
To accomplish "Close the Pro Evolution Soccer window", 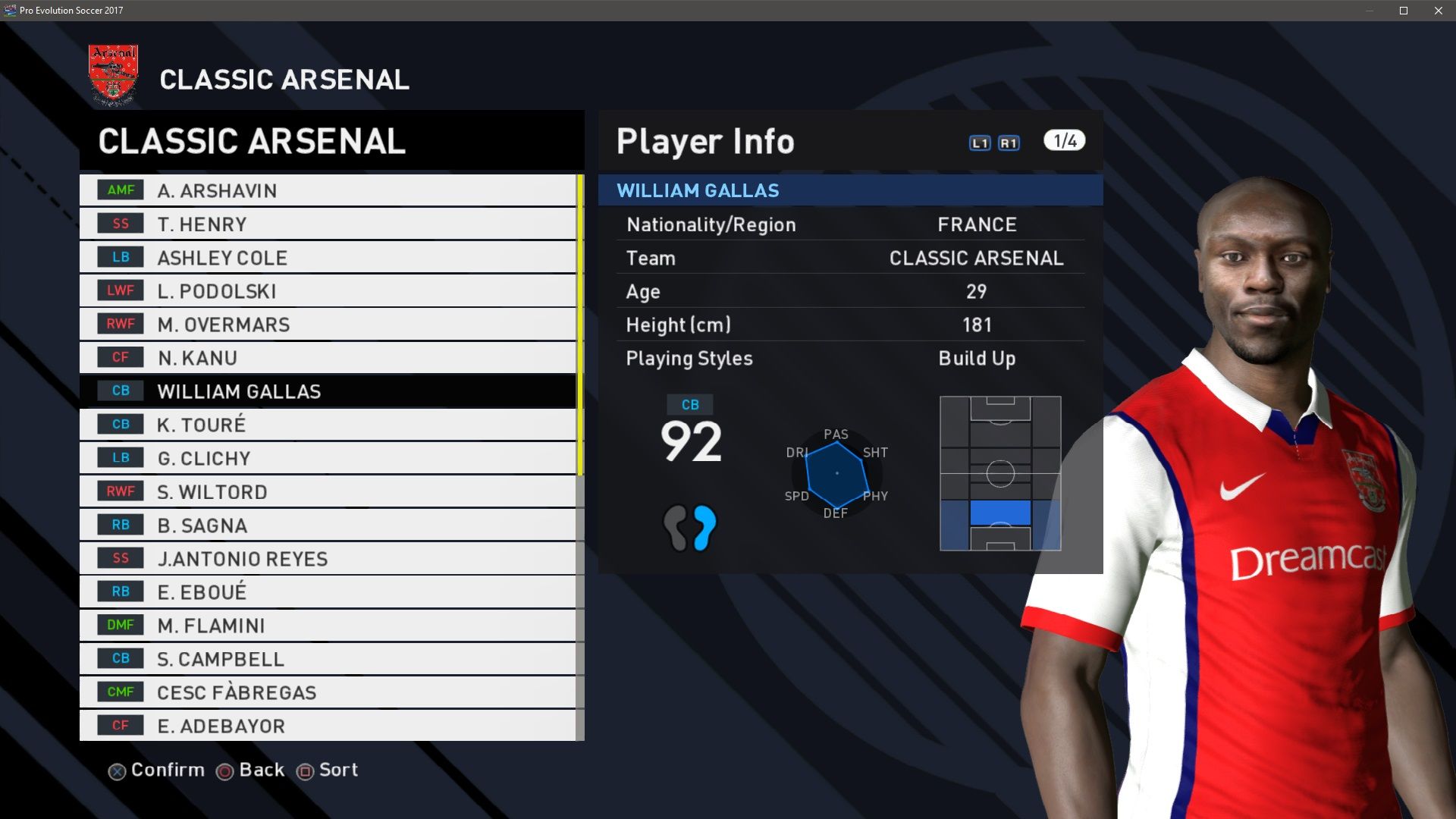I will click(x=1438, y=11).
